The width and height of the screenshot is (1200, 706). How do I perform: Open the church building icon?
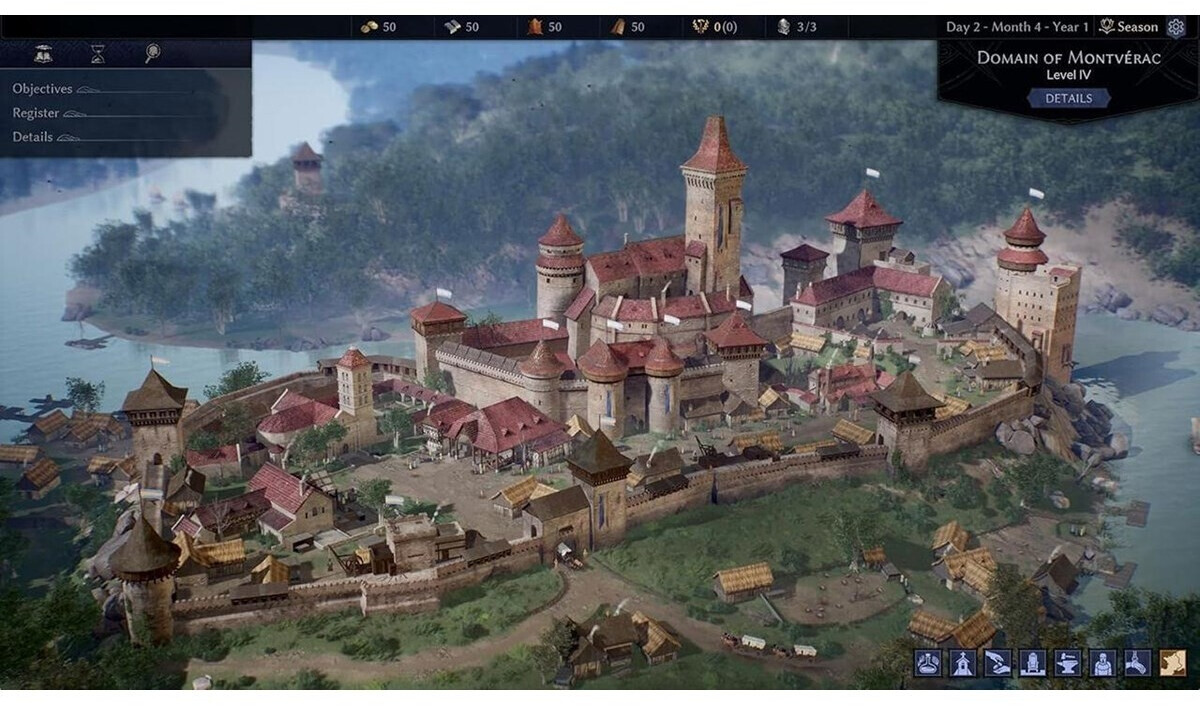[x=963, y=663]
